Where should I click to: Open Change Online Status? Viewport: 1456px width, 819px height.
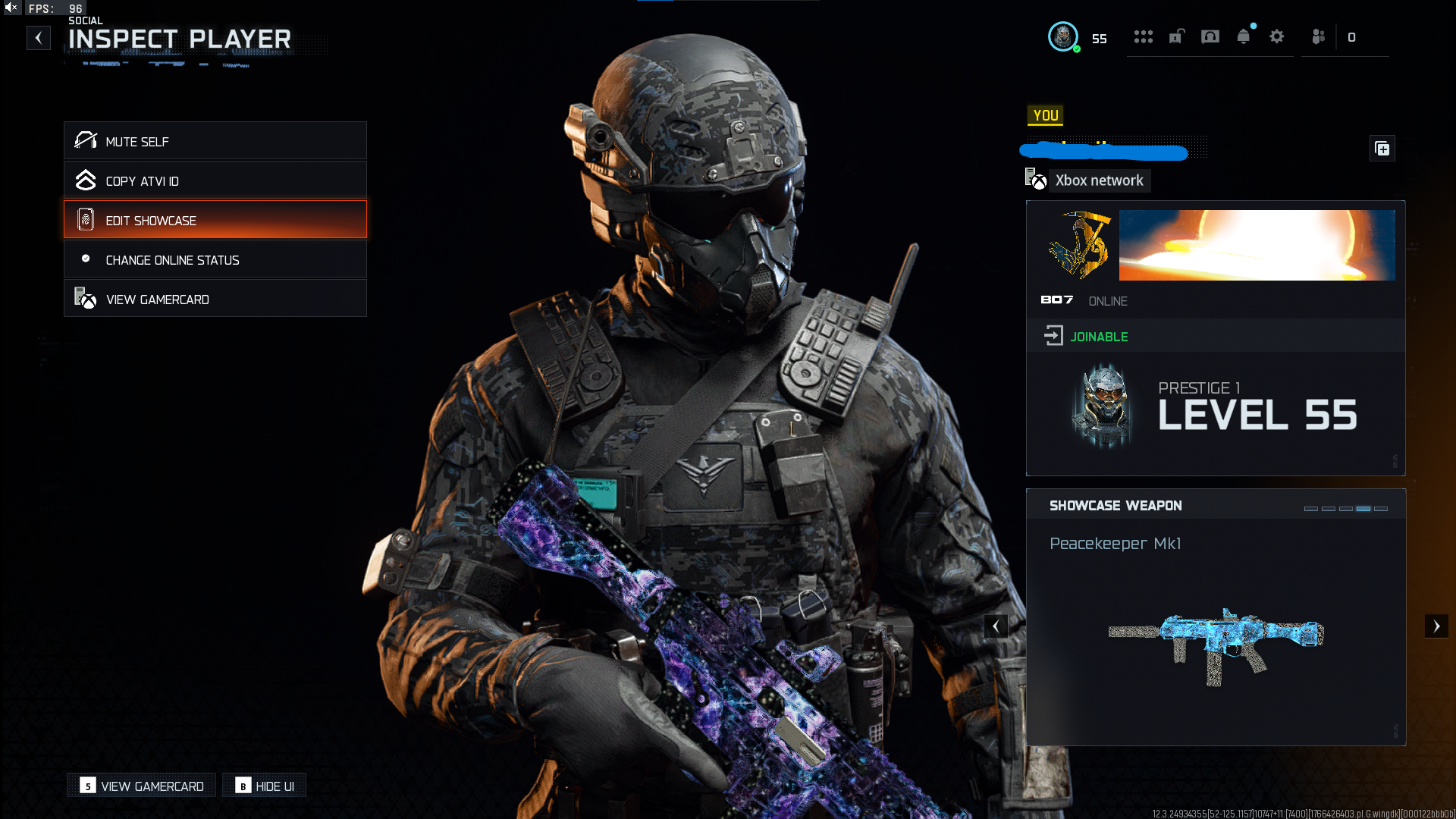(215, 259)
